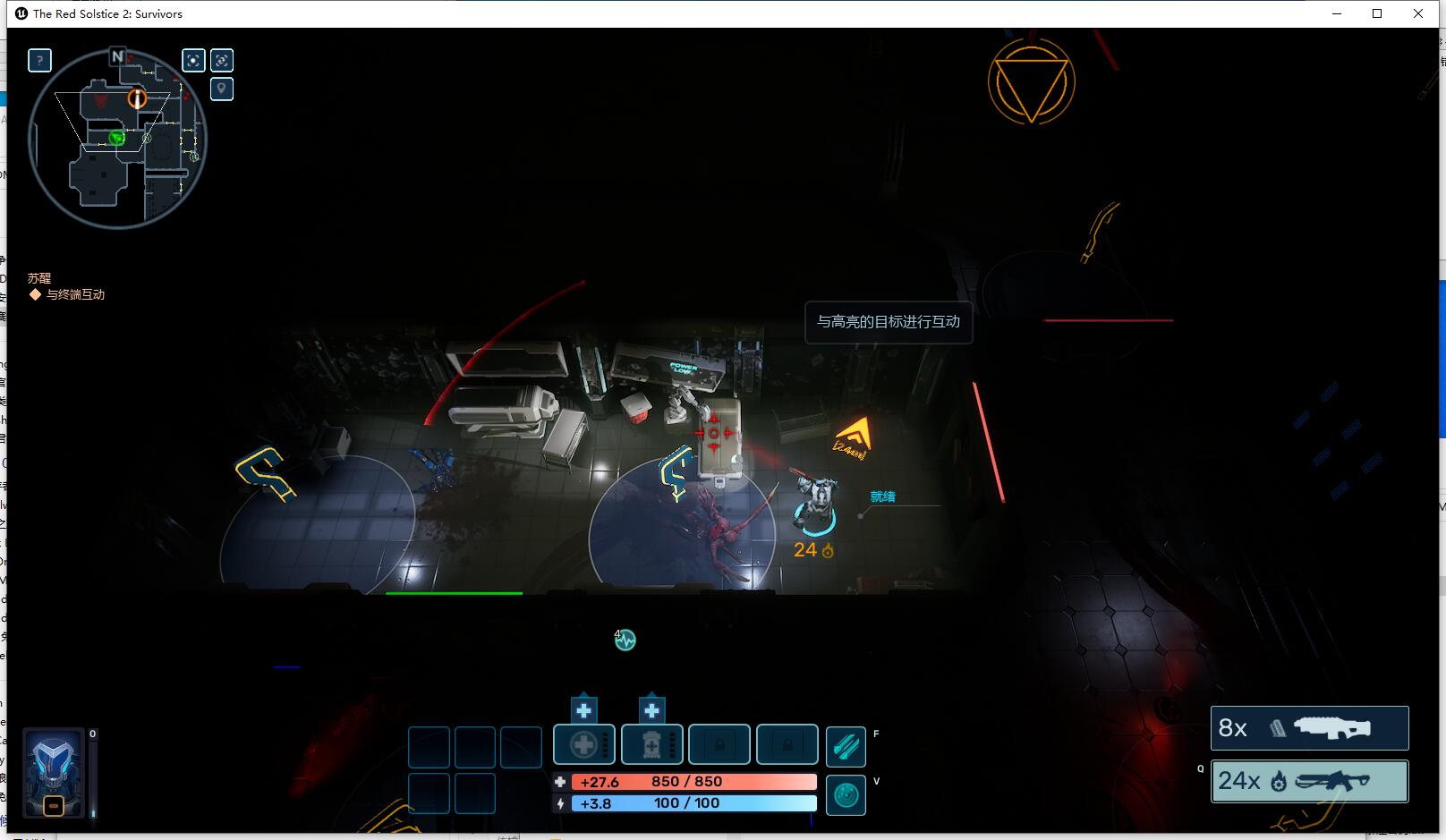Open the question mark help button
The height and width of the screenshot is (840, 1446).
39,60
